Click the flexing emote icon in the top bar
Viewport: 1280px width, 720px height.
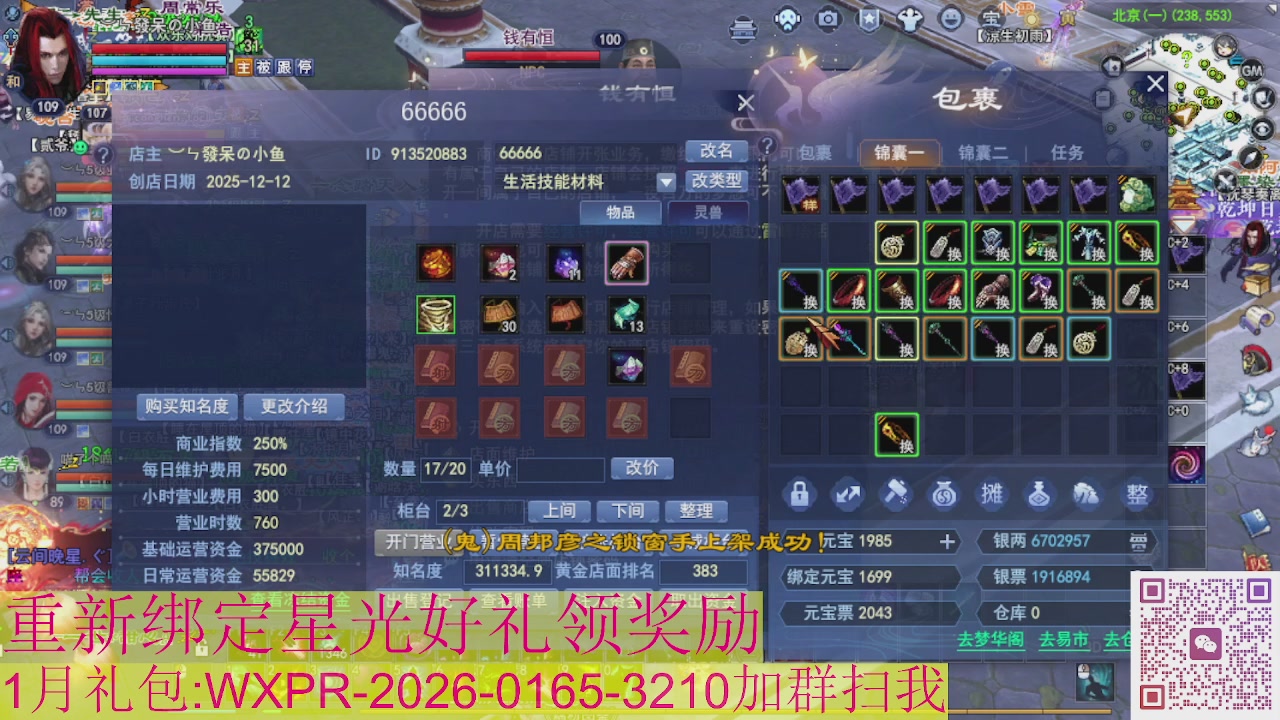point(910,17)
